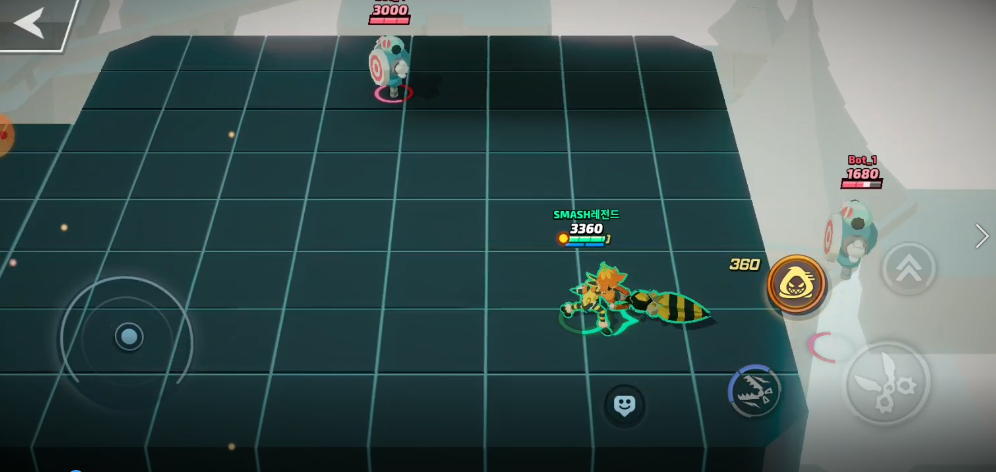996x472 pixels.
Task: Open the smiley emote button
Action: (x=624, y=405)
